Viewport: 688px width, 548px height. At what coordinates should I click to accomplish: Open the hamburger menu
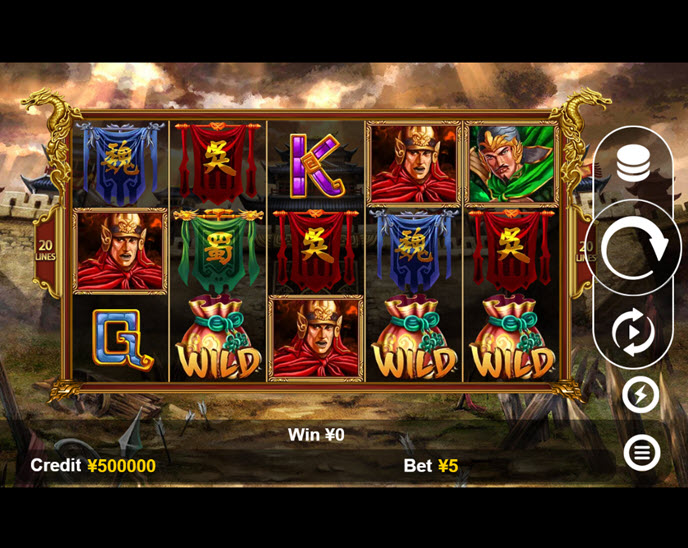[x=641, y=453]
